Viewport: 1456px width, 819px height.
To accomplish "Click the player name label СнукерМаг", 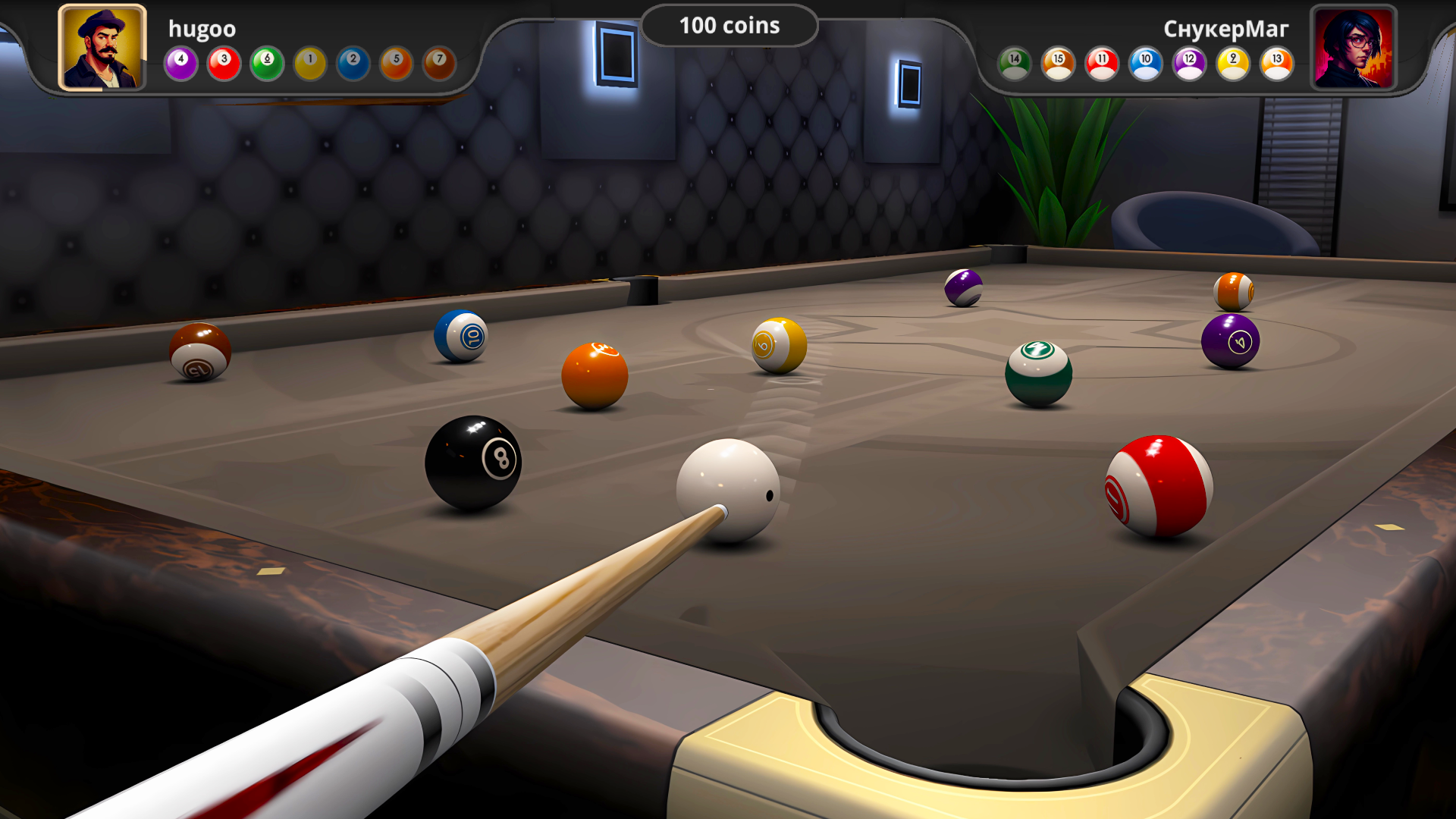I will tap(1225, 29).
